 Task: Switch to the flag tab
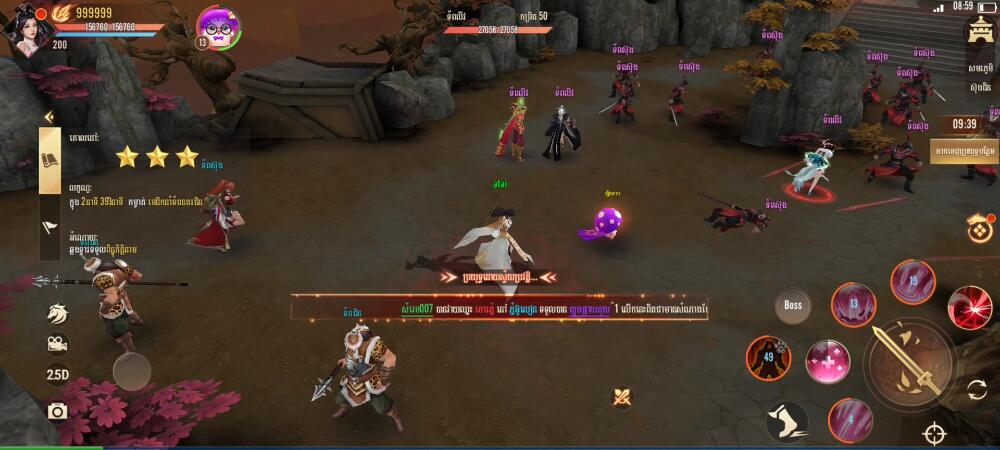[50, 226]
